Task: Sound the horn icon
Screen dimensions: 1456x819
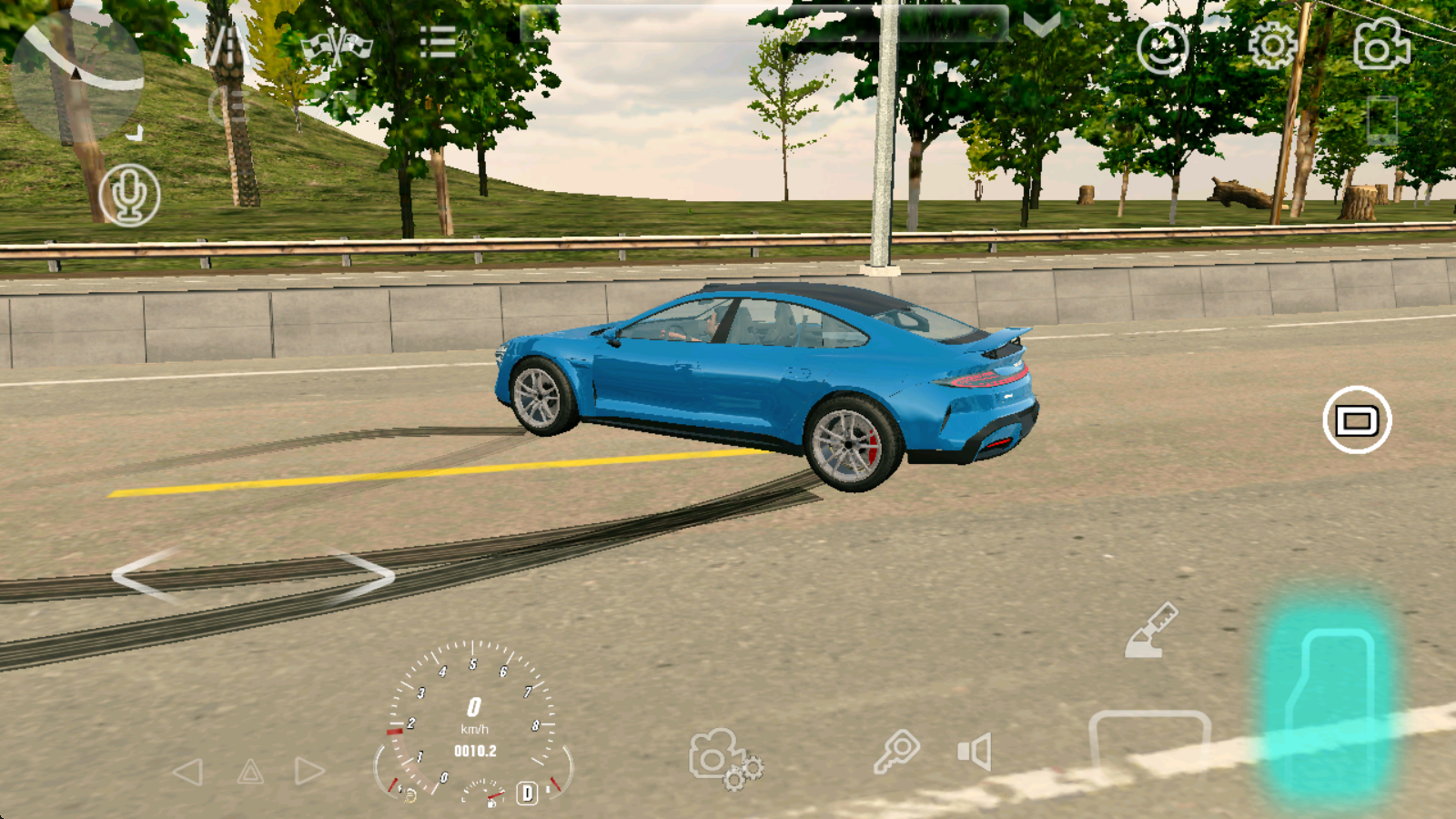Action: click(x=974, y=753)
